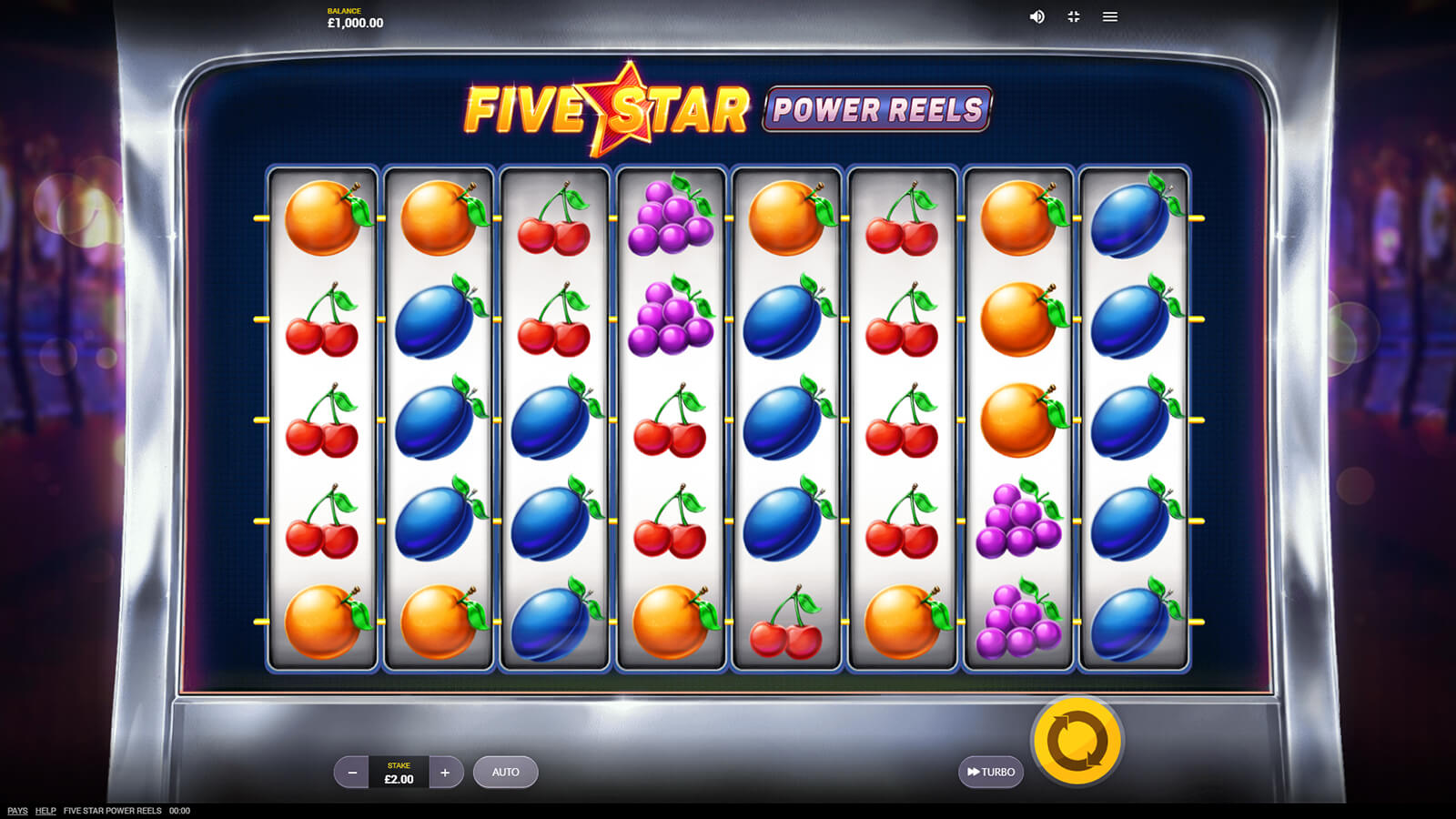This screenshot has width=1456, height=819.
Task: Open the Pays table link
Action: pyautogui.click(x=17, y=811)
